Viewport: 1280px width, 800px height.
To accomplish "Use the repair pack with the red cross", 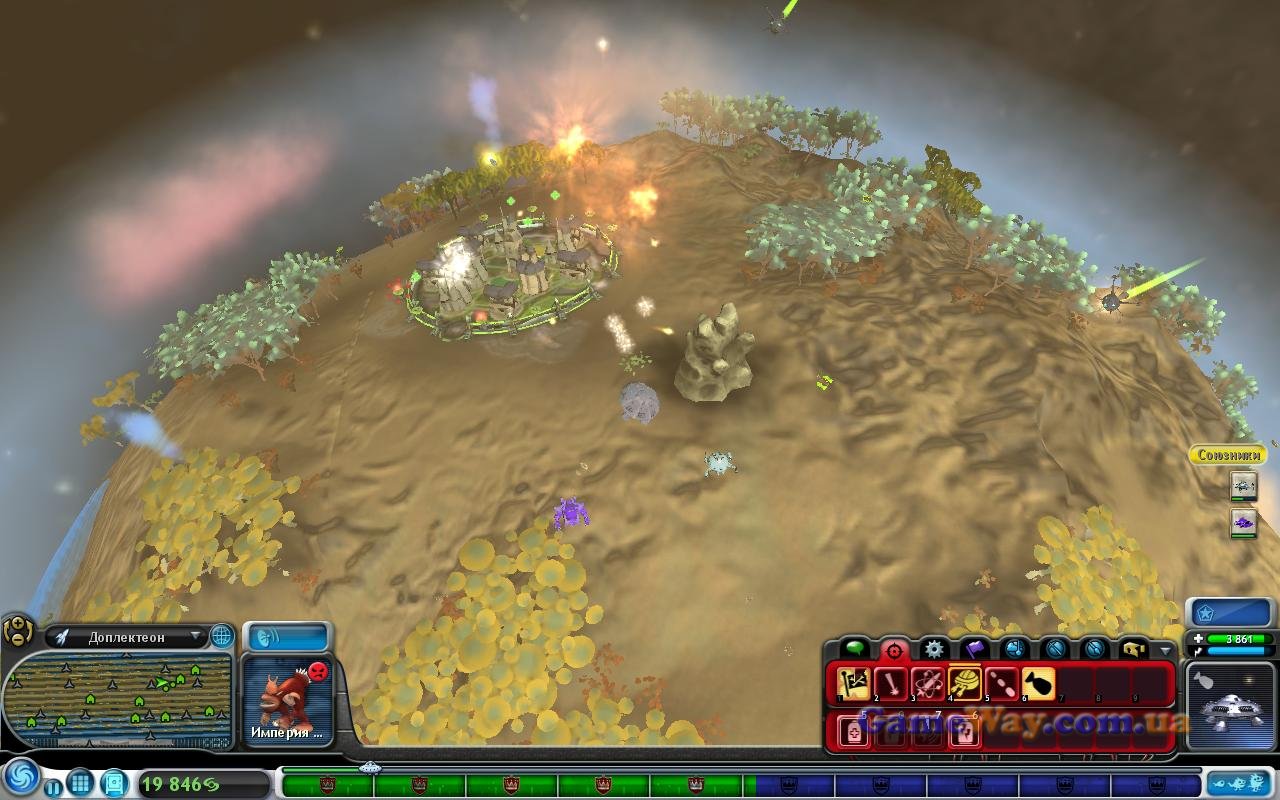I will 855,732.
